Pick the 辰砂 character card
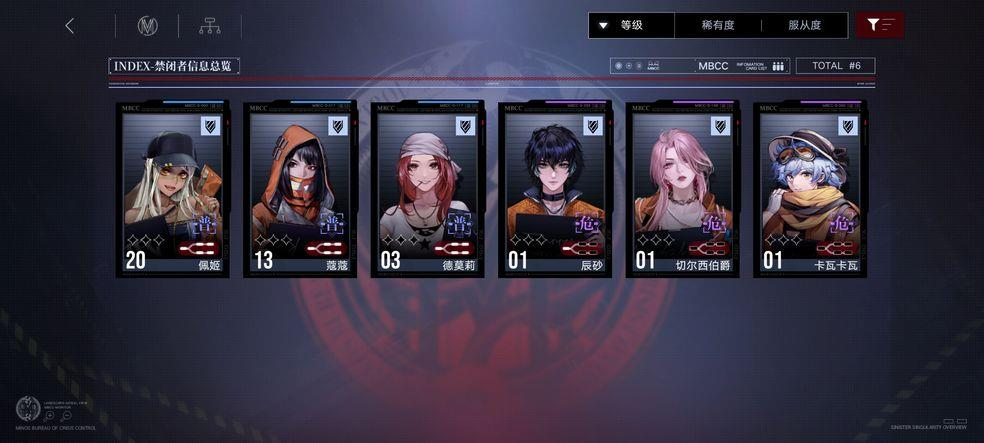The image size is (984, 443). coord(555,188)
